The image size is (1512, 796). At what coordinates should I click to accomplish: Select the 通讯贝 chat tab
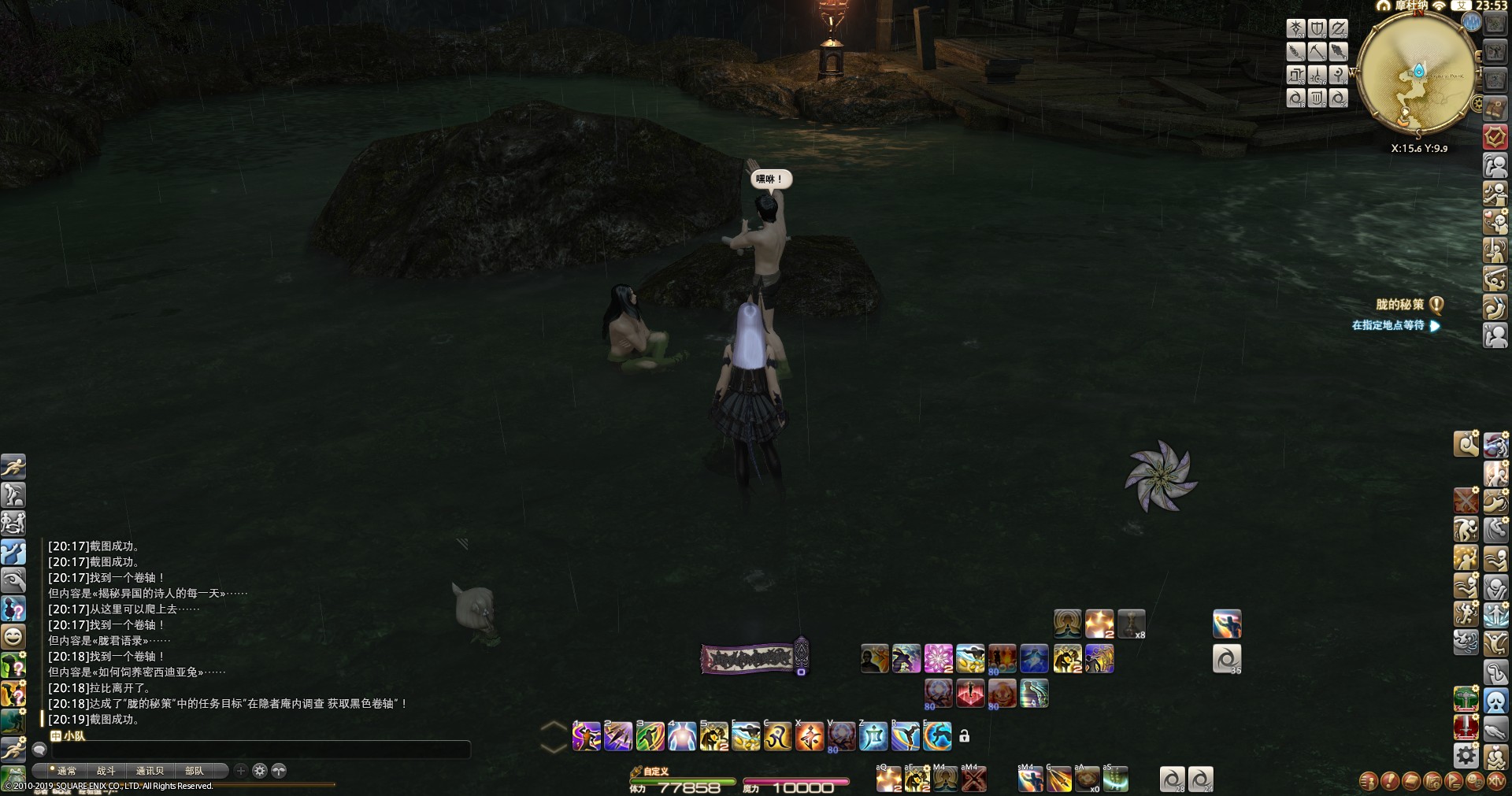(150, 771)
